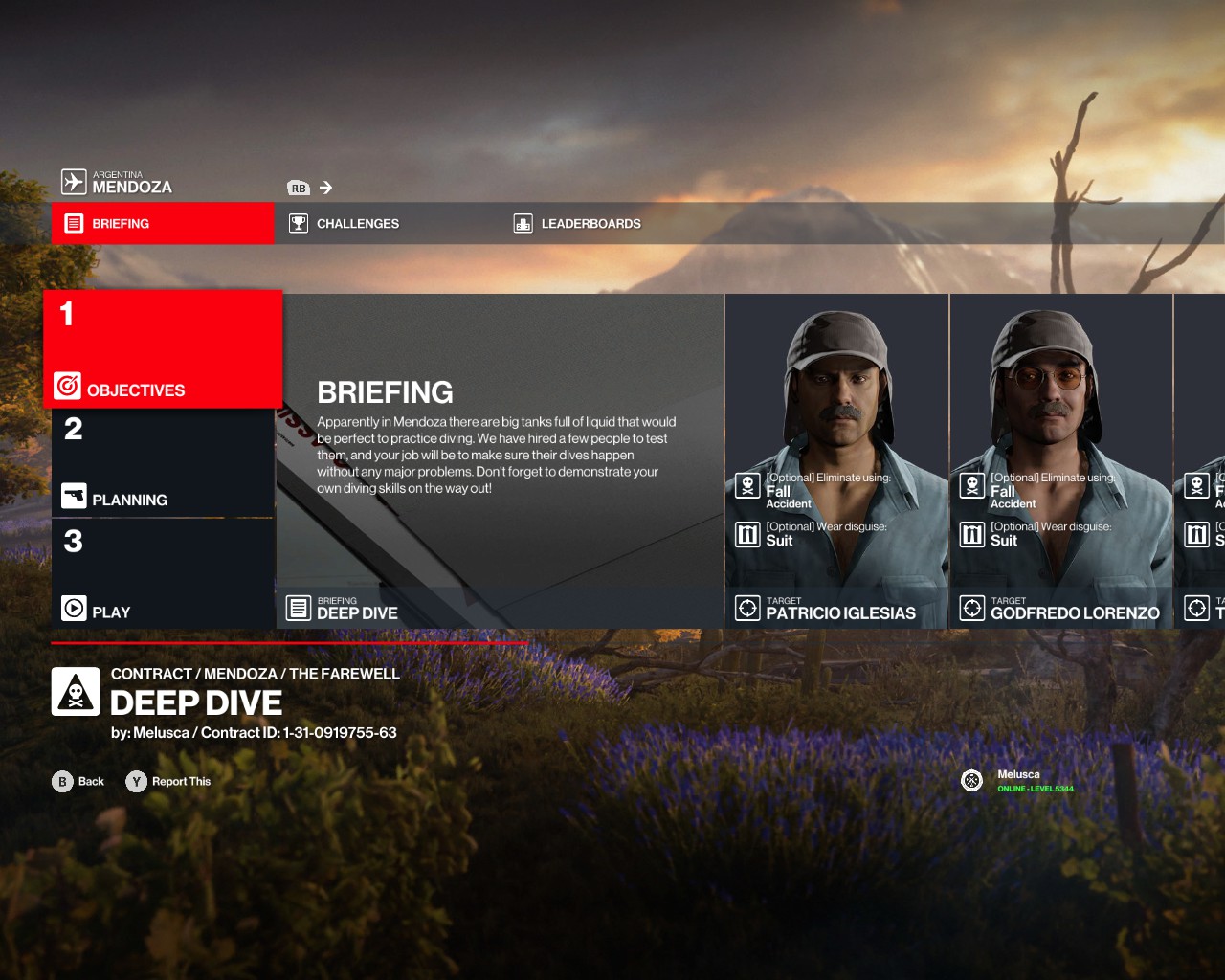
Task: Select the Objectives step
Action: tap(163, 350)
